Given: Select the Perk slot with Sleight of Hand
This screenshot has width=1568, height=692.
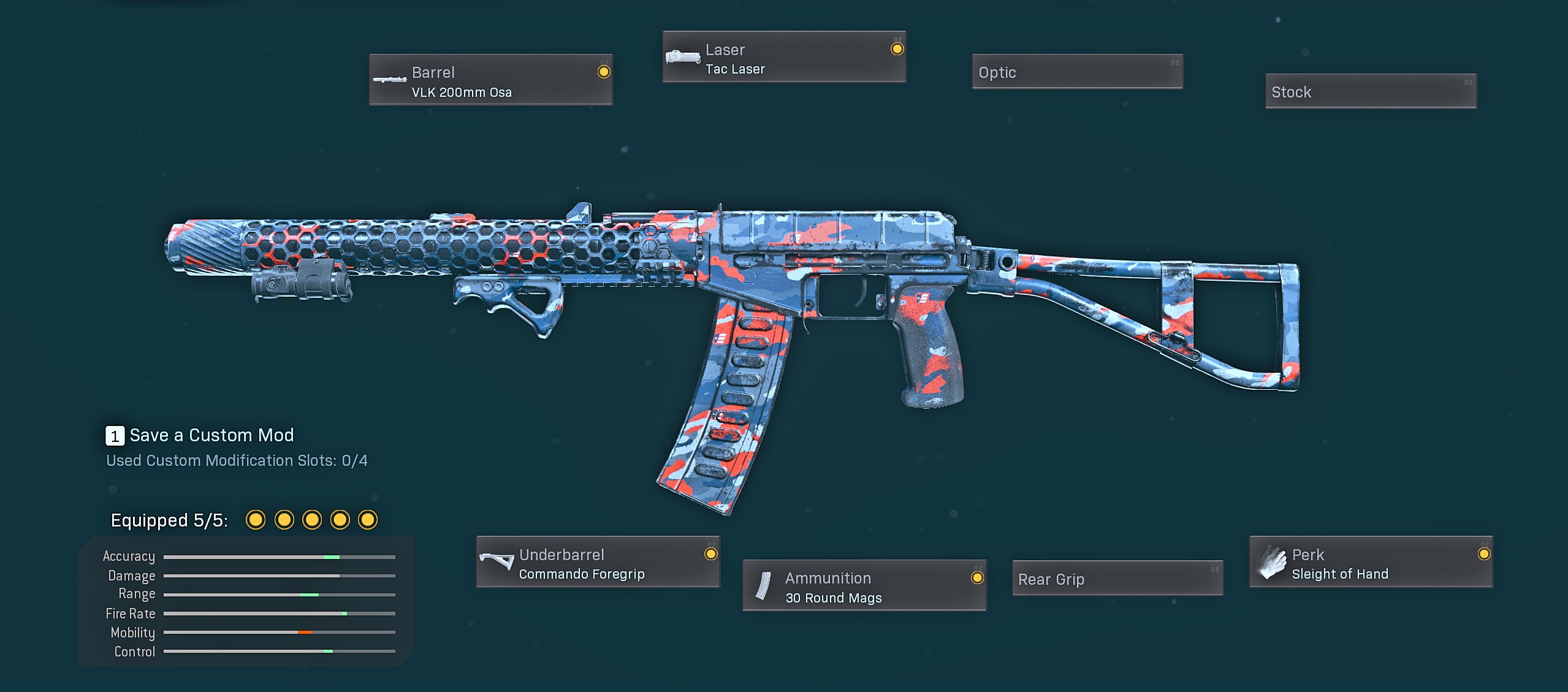Looking at the screenshot, I should click(1371, 563).
